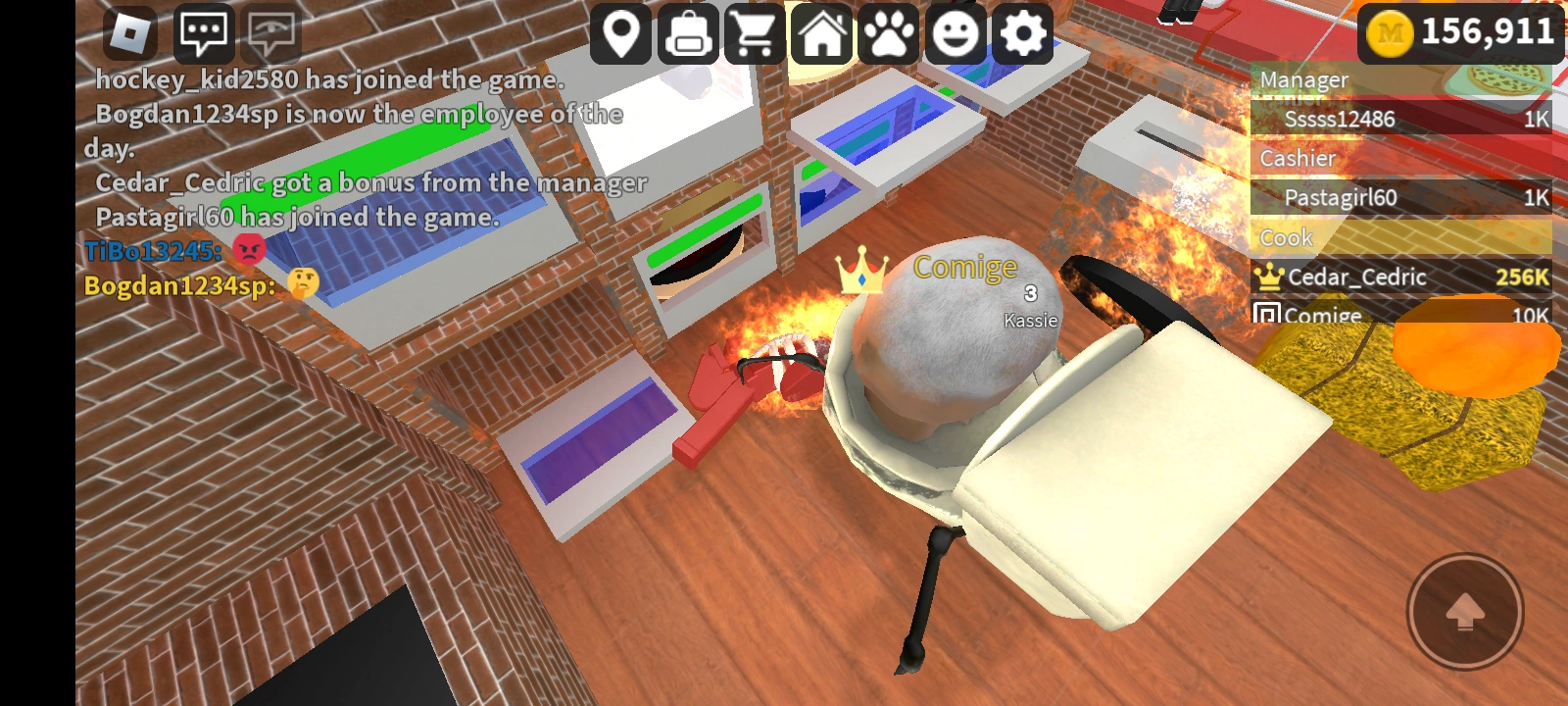Screen dimensions: 1568x706
Task: Open chat using the speech bubble icon
Action: coord(206,33)
